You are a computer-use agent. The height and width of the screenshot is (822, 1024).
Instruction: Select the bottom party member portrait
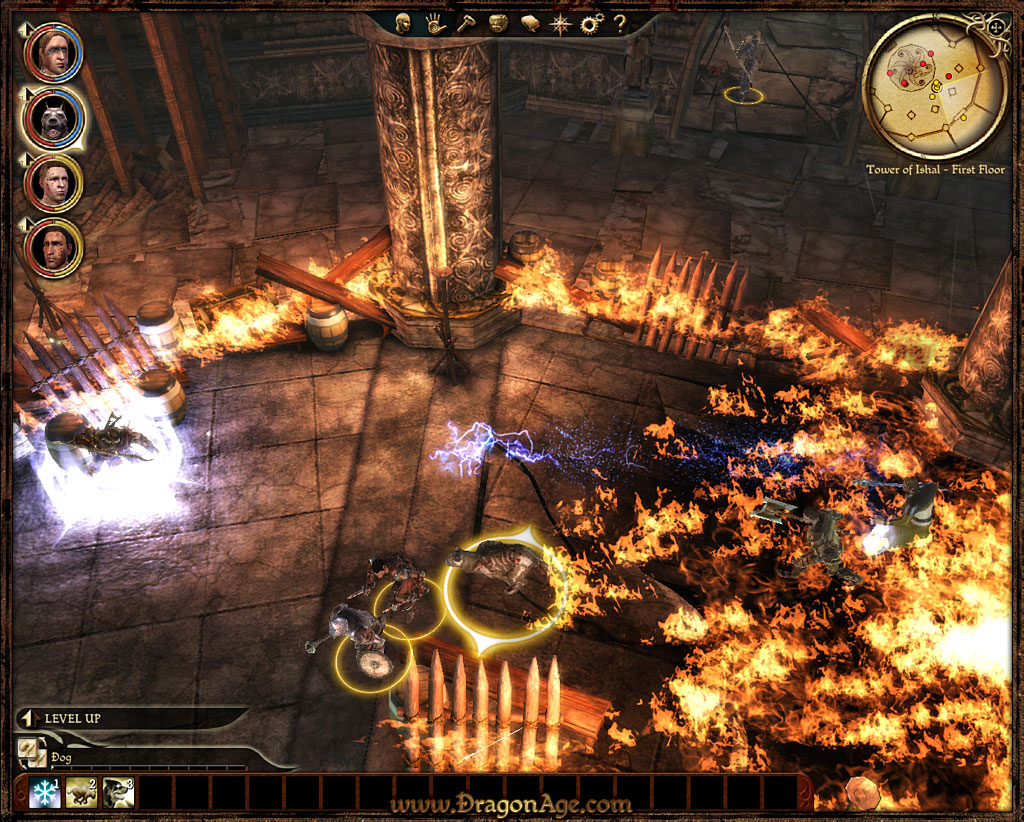tap(54, 247)
